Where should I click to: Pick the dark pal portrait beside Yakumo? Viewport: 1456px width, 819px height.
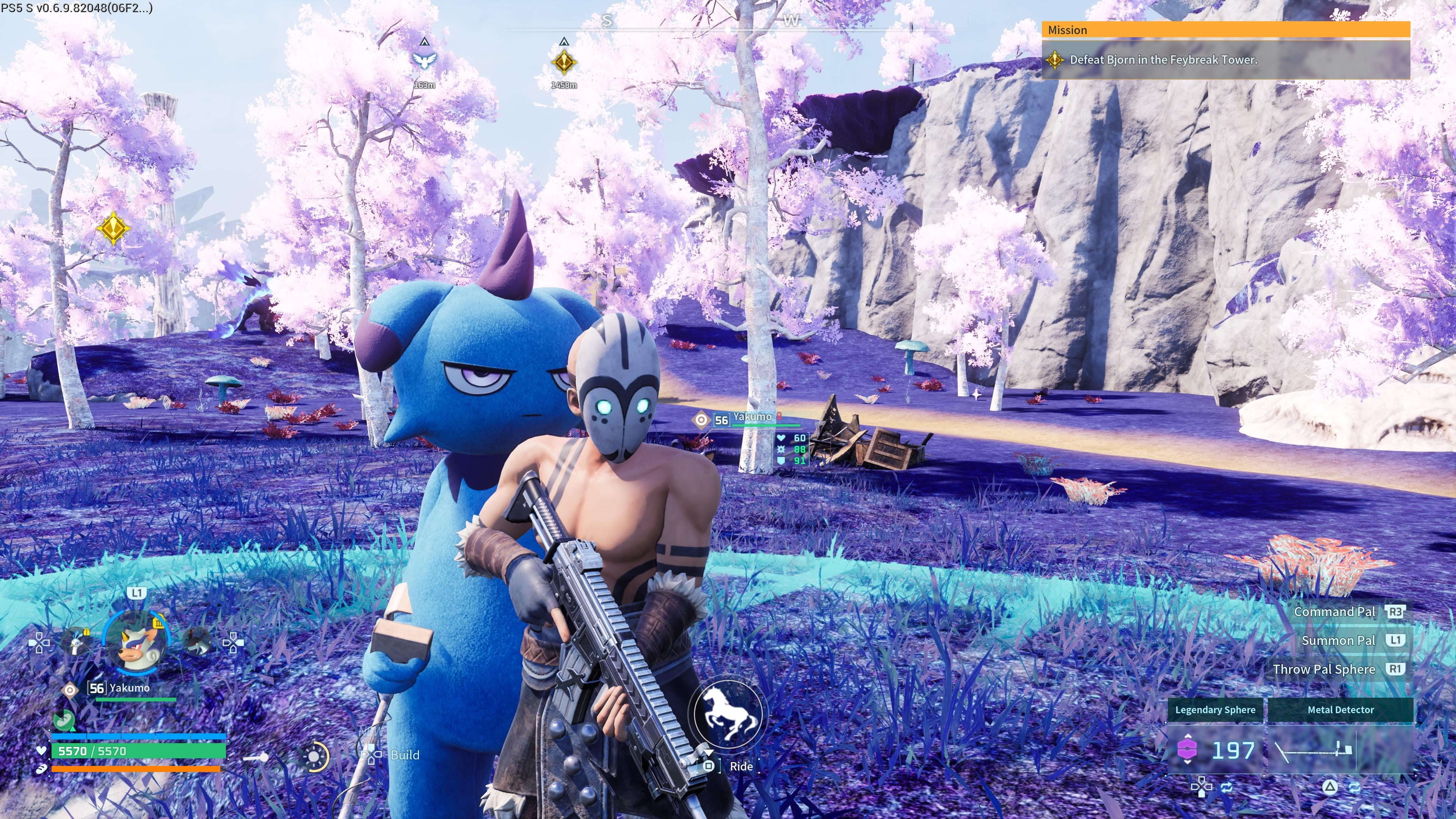197,642
